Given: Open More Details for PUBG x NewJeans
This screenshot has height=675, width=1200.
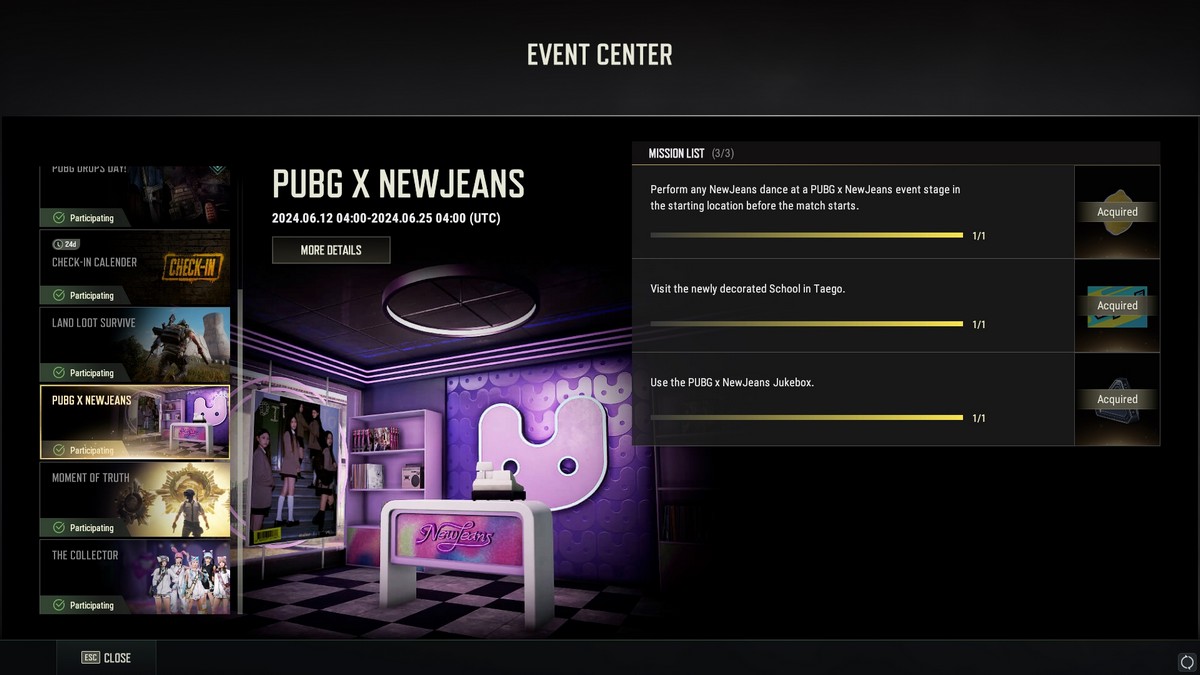Looking at the screenshot, I should click(x=331, y=250).
